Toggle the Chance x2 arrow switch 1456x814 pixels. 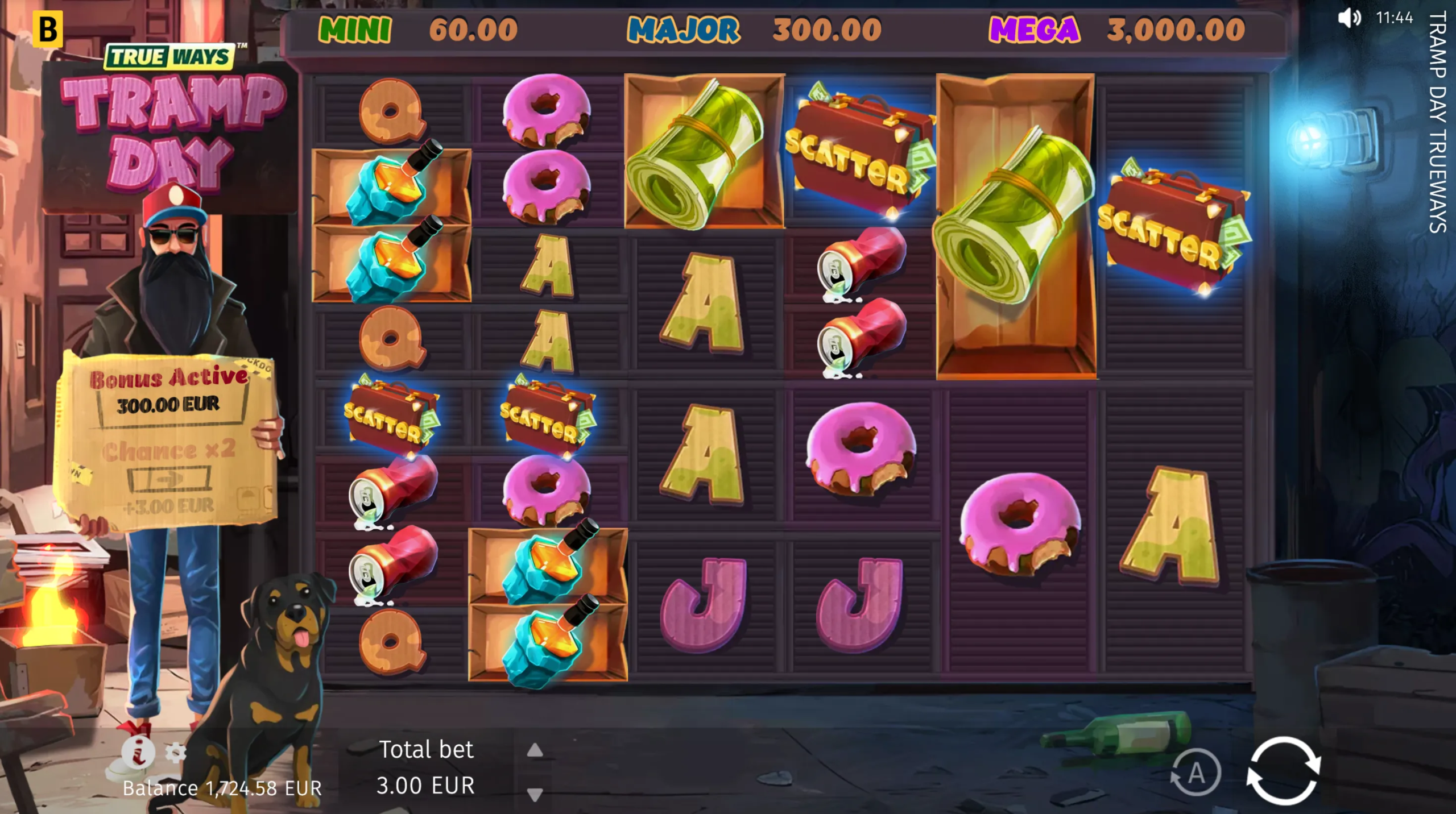tap(169, 479)
